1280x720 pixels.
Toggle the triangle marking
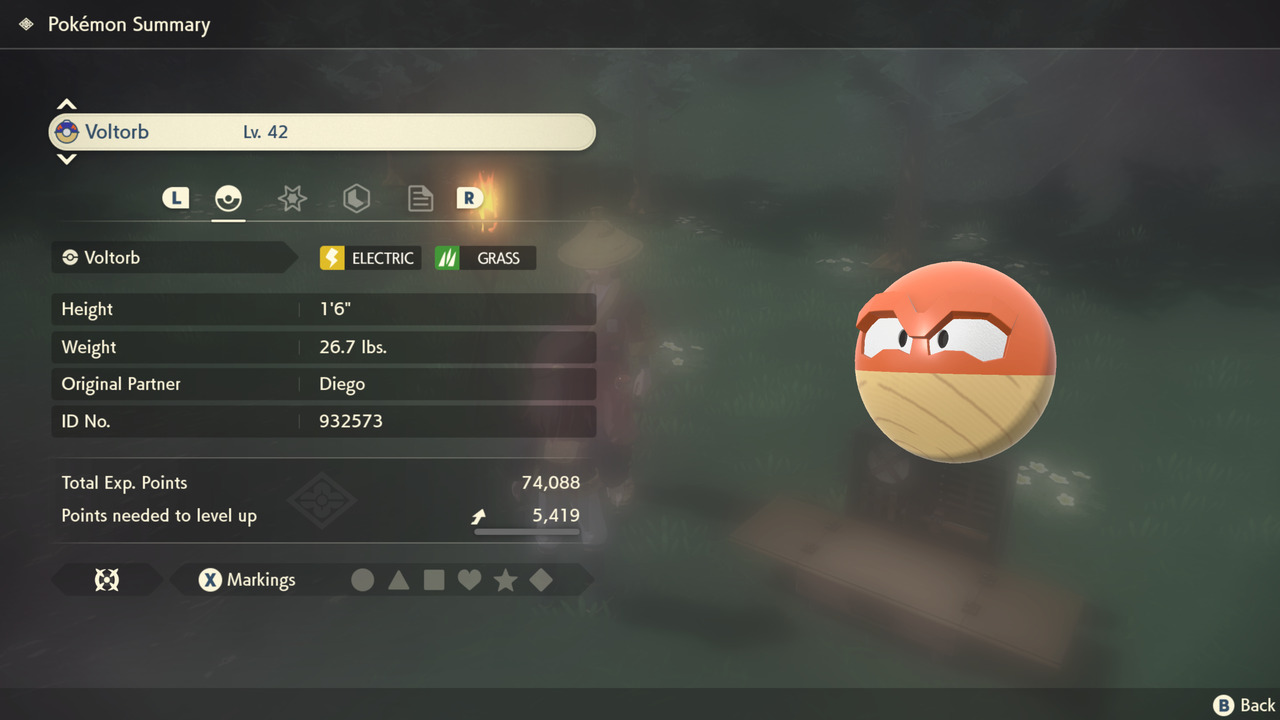398,580
